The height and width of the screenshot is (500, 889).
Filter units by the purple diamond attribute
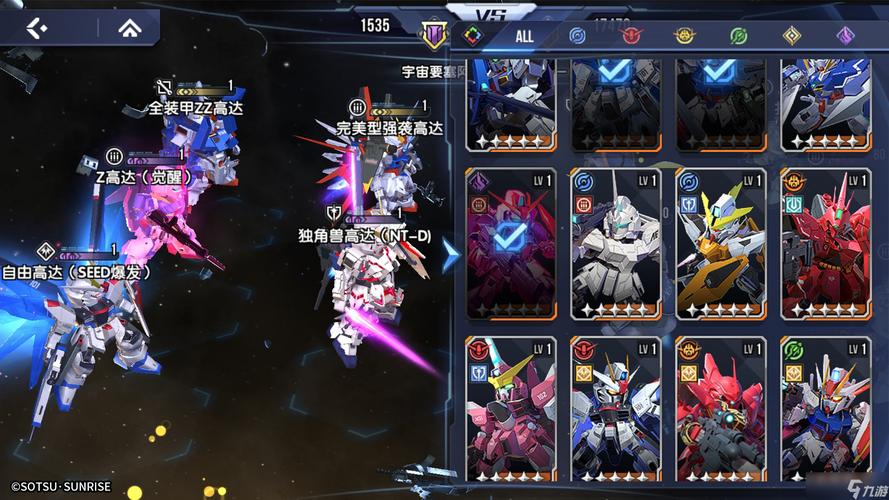(x=845, y=36)
